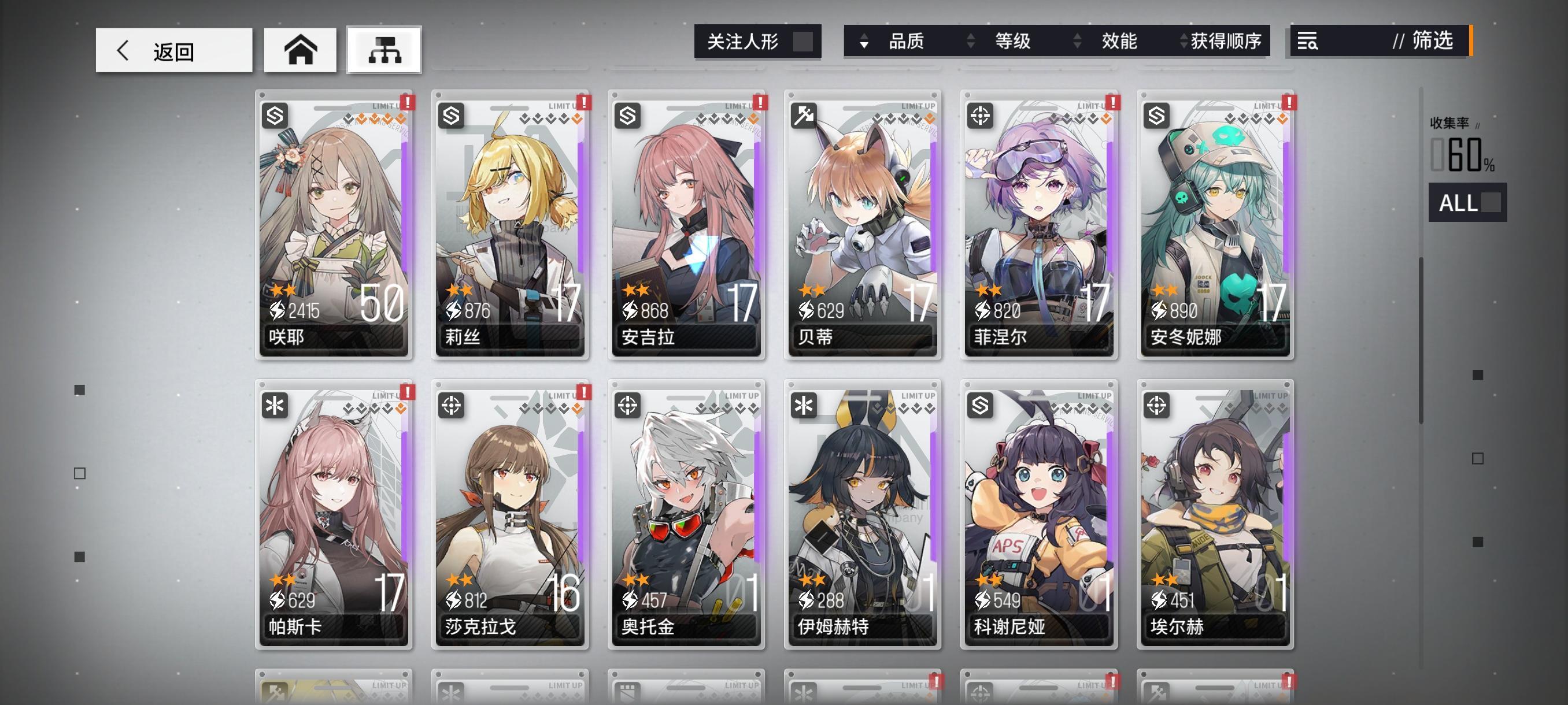
Task: Open the 效能 sort dropdown
Action: [1120, 42]
